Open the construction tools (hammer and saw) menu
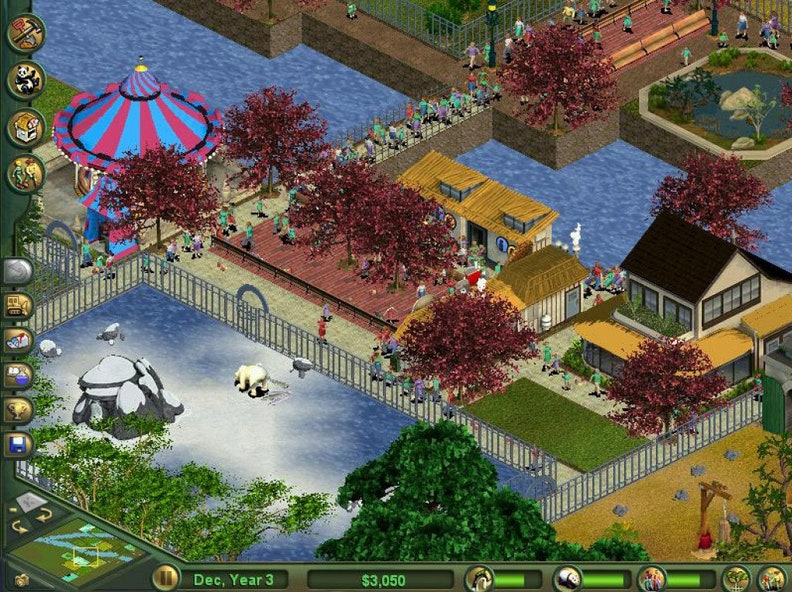 (x=25, y=33)
